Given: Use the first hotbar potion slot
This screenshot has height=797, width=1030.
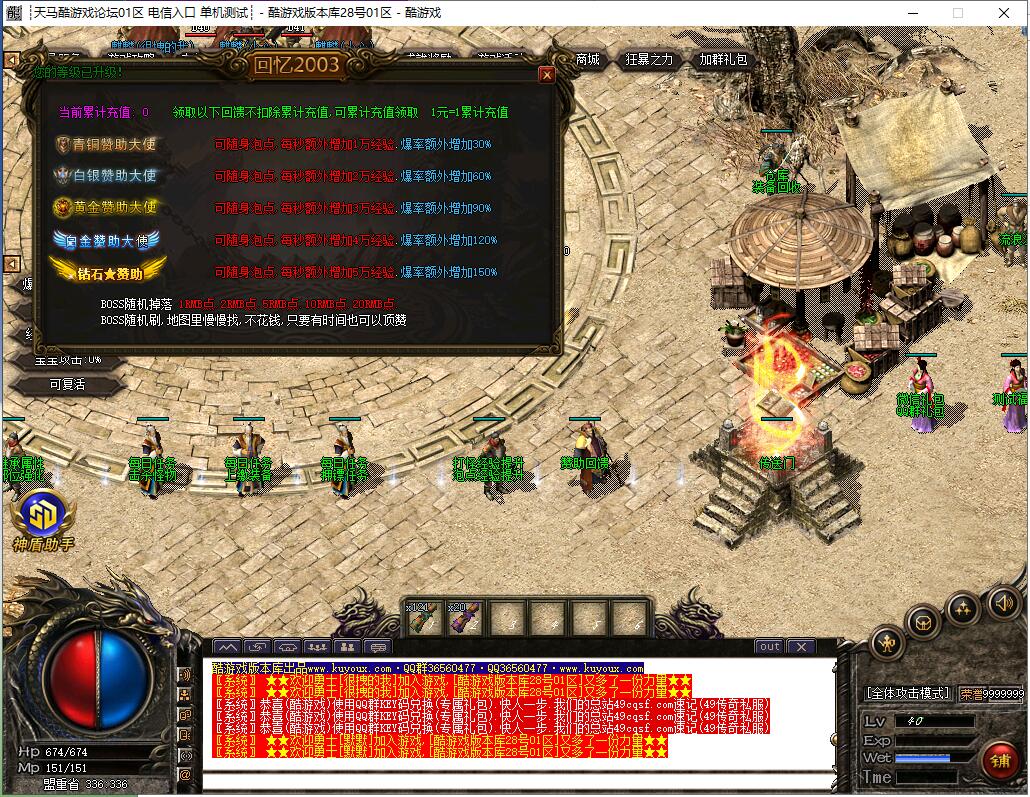Looking at the screenshot, I should coord(421,618).
